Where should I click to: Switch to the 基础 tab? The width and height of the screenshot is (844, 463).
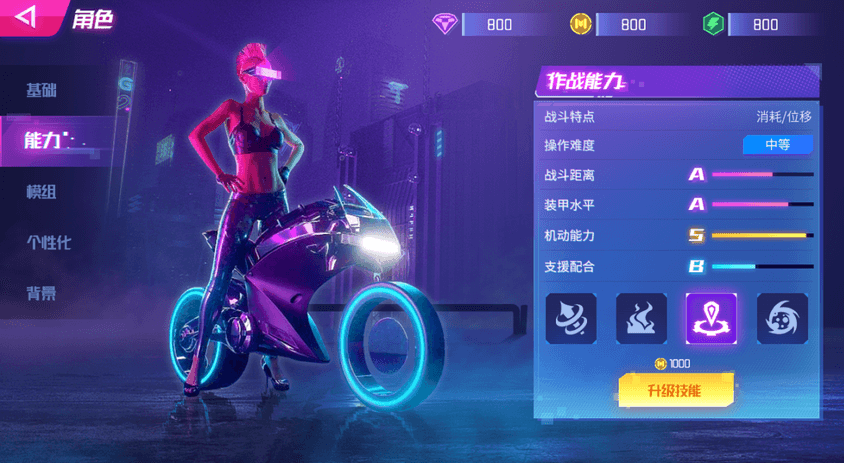tap(42, 91)
